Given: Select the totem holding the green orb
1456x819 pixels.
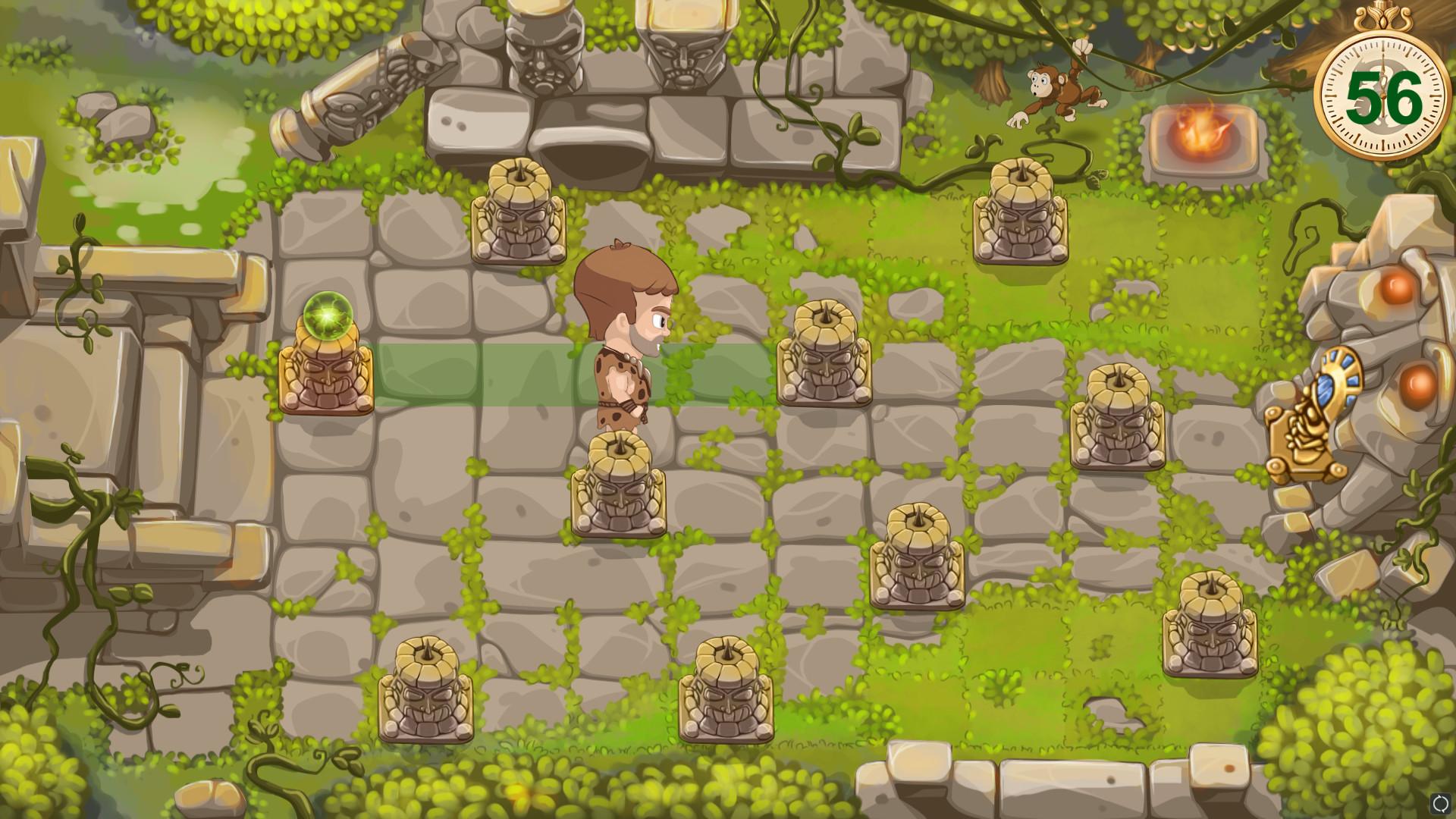Looking at the screenshot, I should [325, 366].
